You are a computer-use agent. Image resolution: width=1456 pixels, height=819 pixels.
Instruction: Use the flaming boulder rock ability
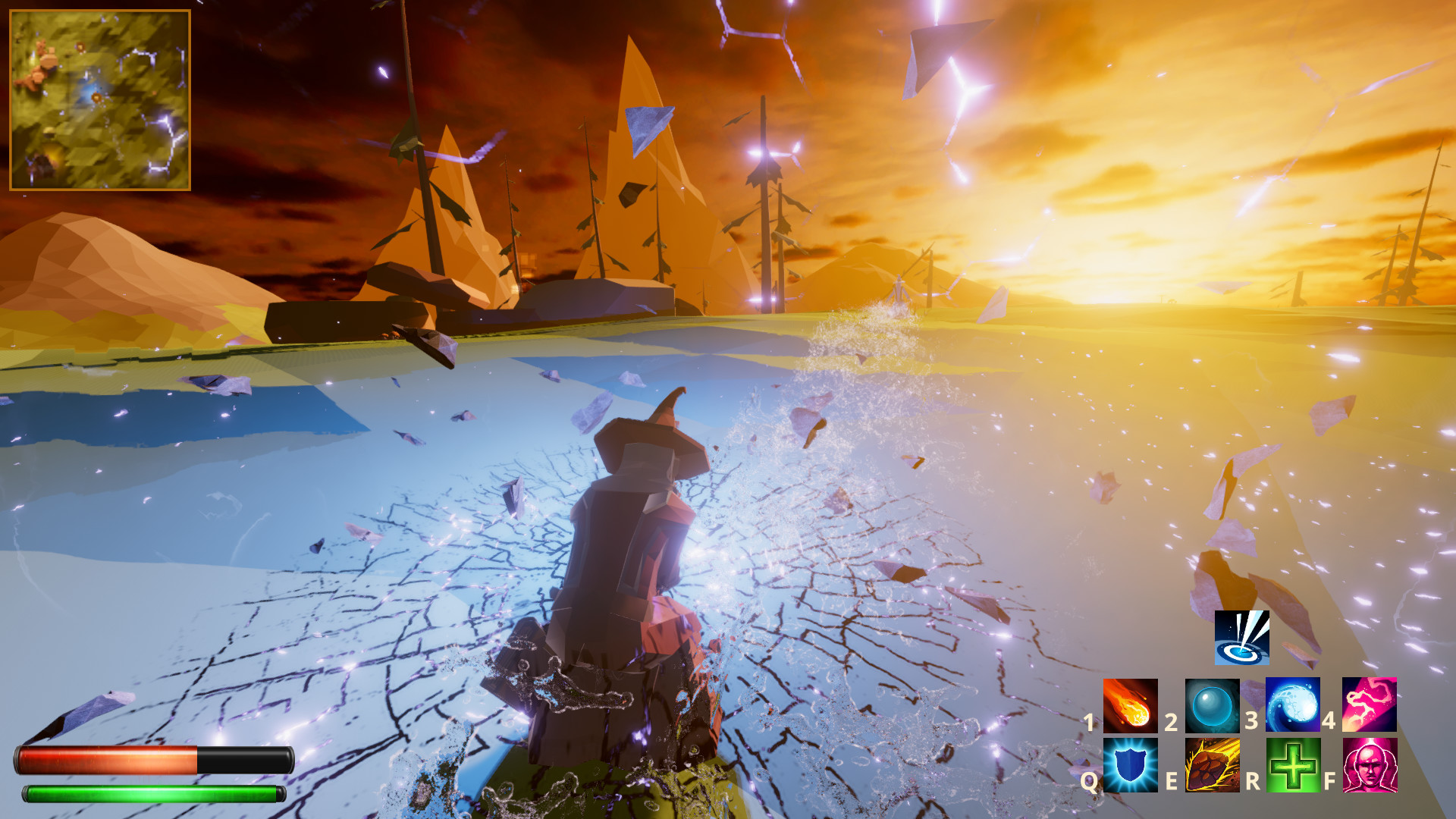click(x=1212, y=765)
